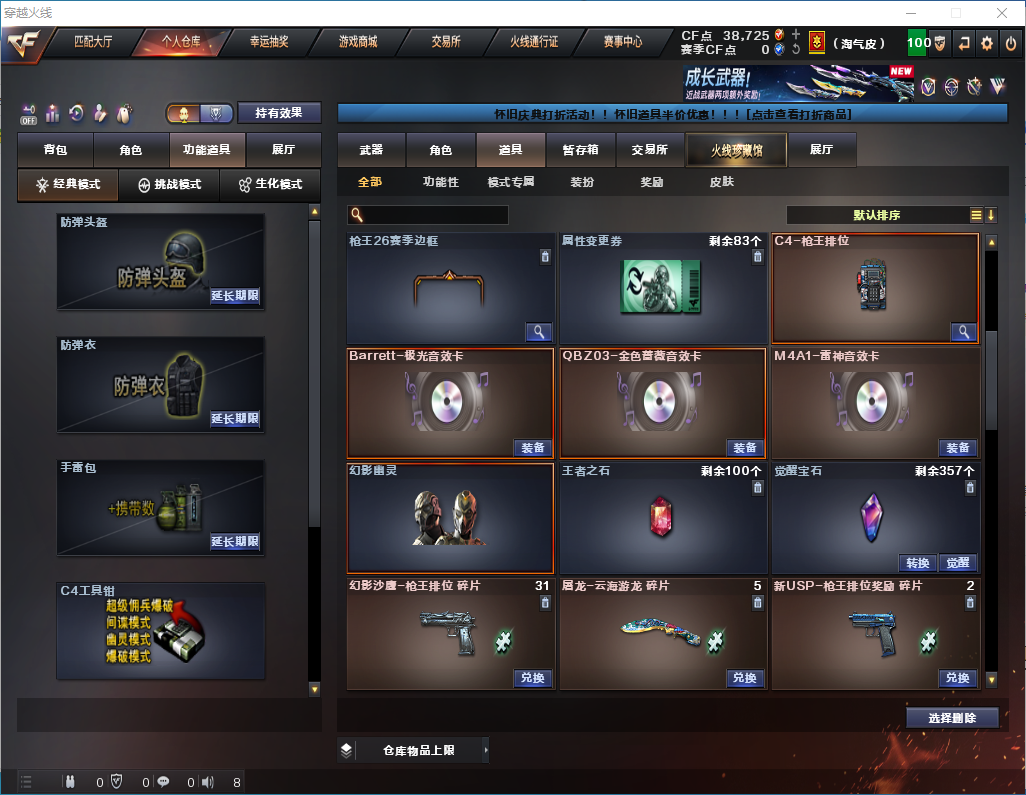Open the 交易所 top menu entry

coord(446,43)
